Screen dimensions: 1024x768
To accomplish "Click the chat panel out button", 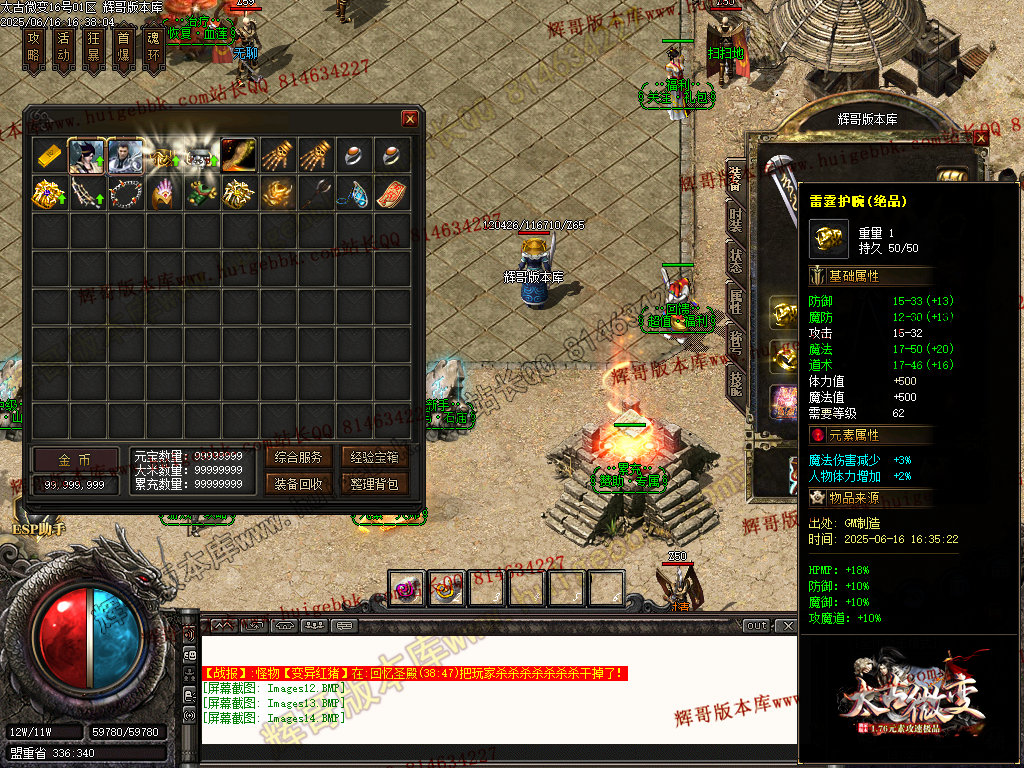I will [x=757, y=625].
